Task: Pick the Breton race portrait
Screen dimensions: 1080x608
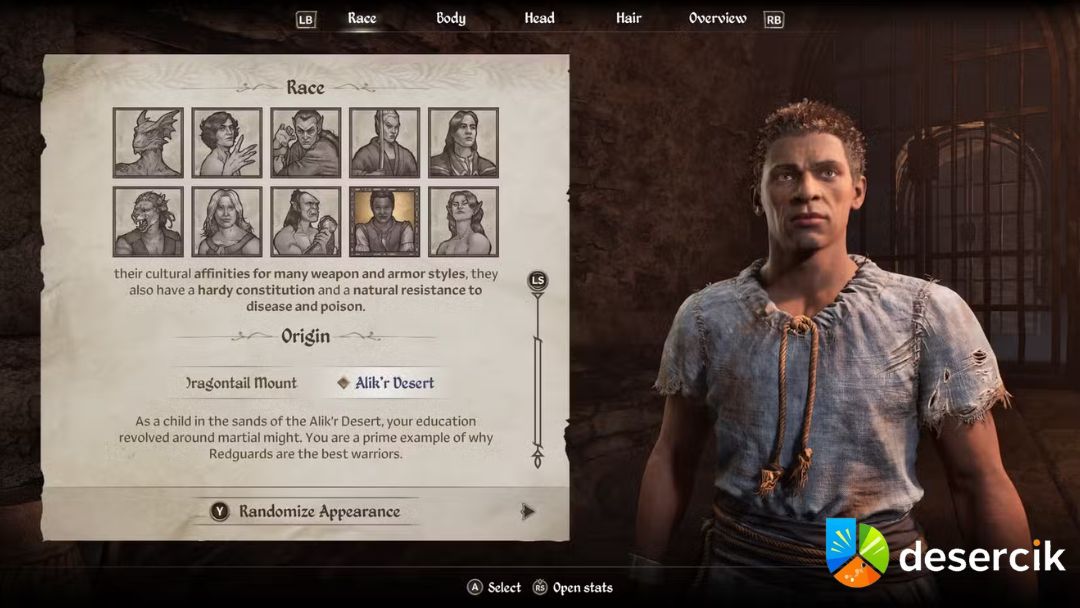Action: 227,143
